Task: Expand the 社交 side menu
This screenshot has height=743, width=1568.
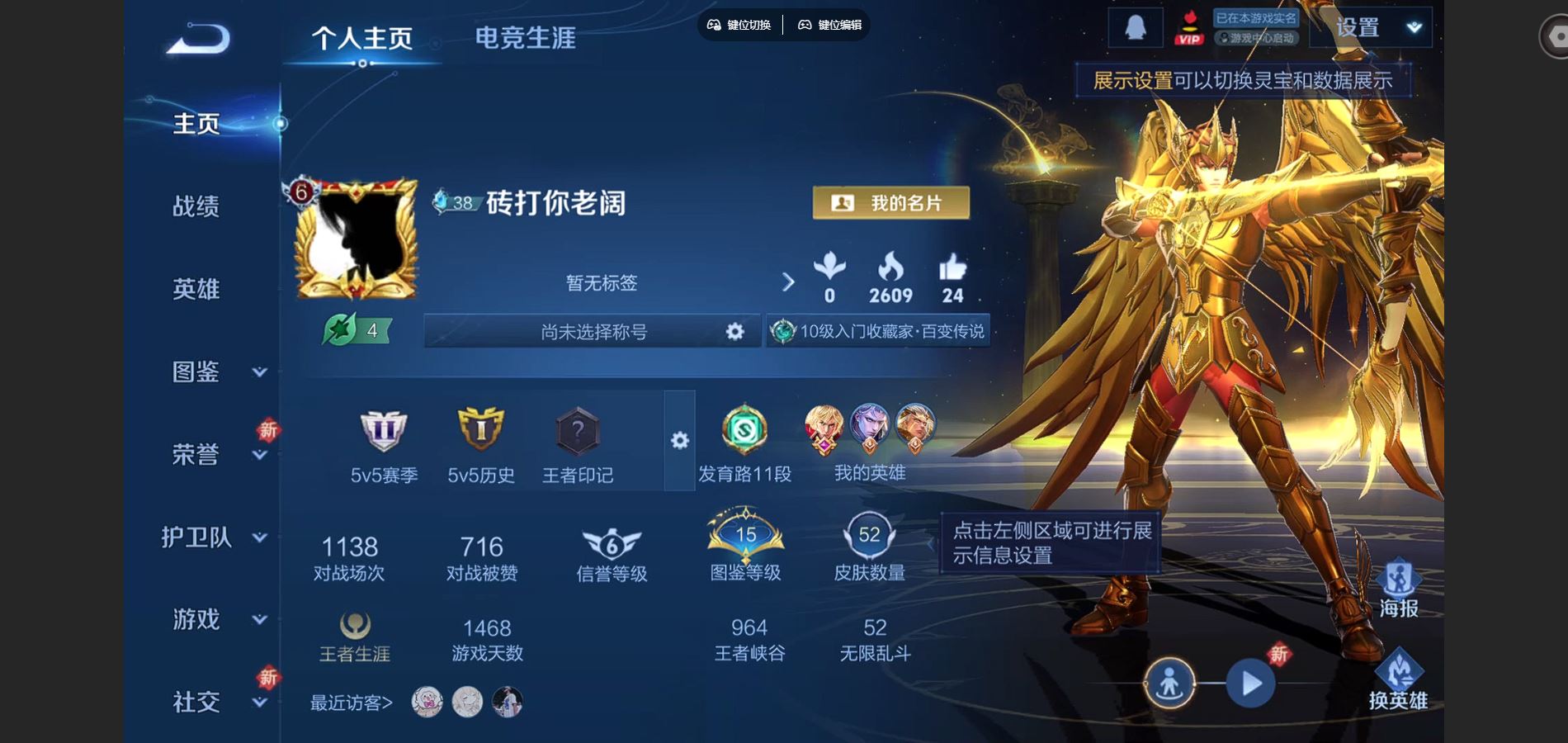Action: 215,703
